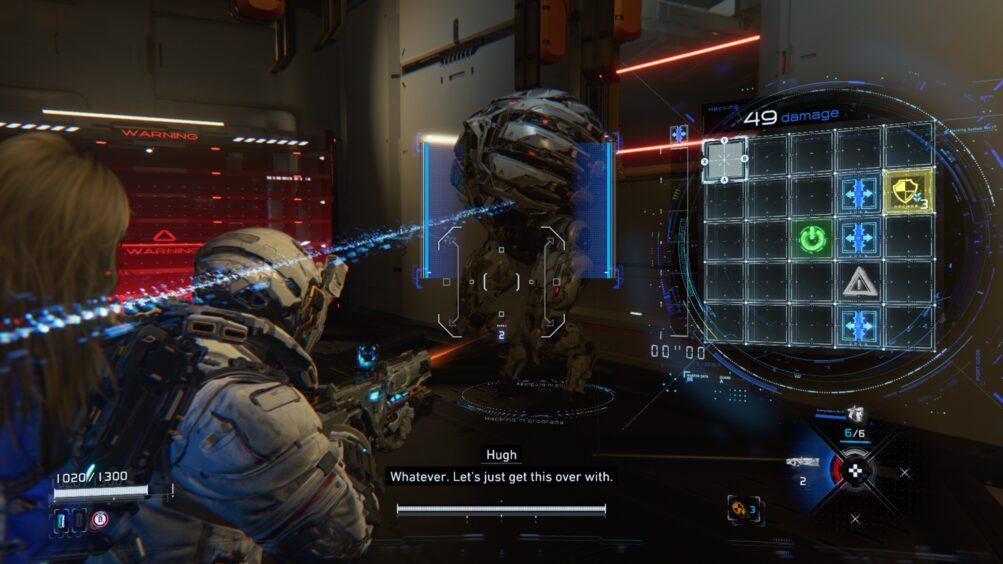Click the weapon wheel center d-pad icon

[x=855, y=470]
